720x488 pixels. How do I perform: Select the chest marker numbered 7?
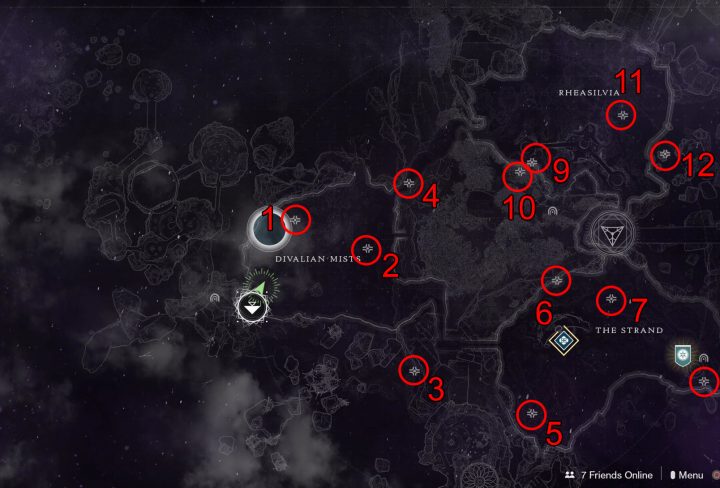611,299
